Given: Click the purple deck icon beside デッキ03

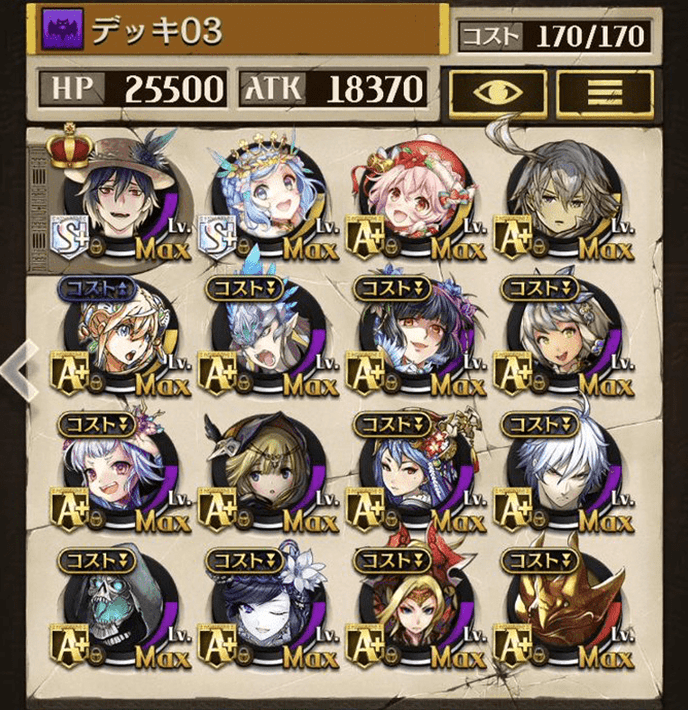Looking at the screenshot, I should (63, 31).
